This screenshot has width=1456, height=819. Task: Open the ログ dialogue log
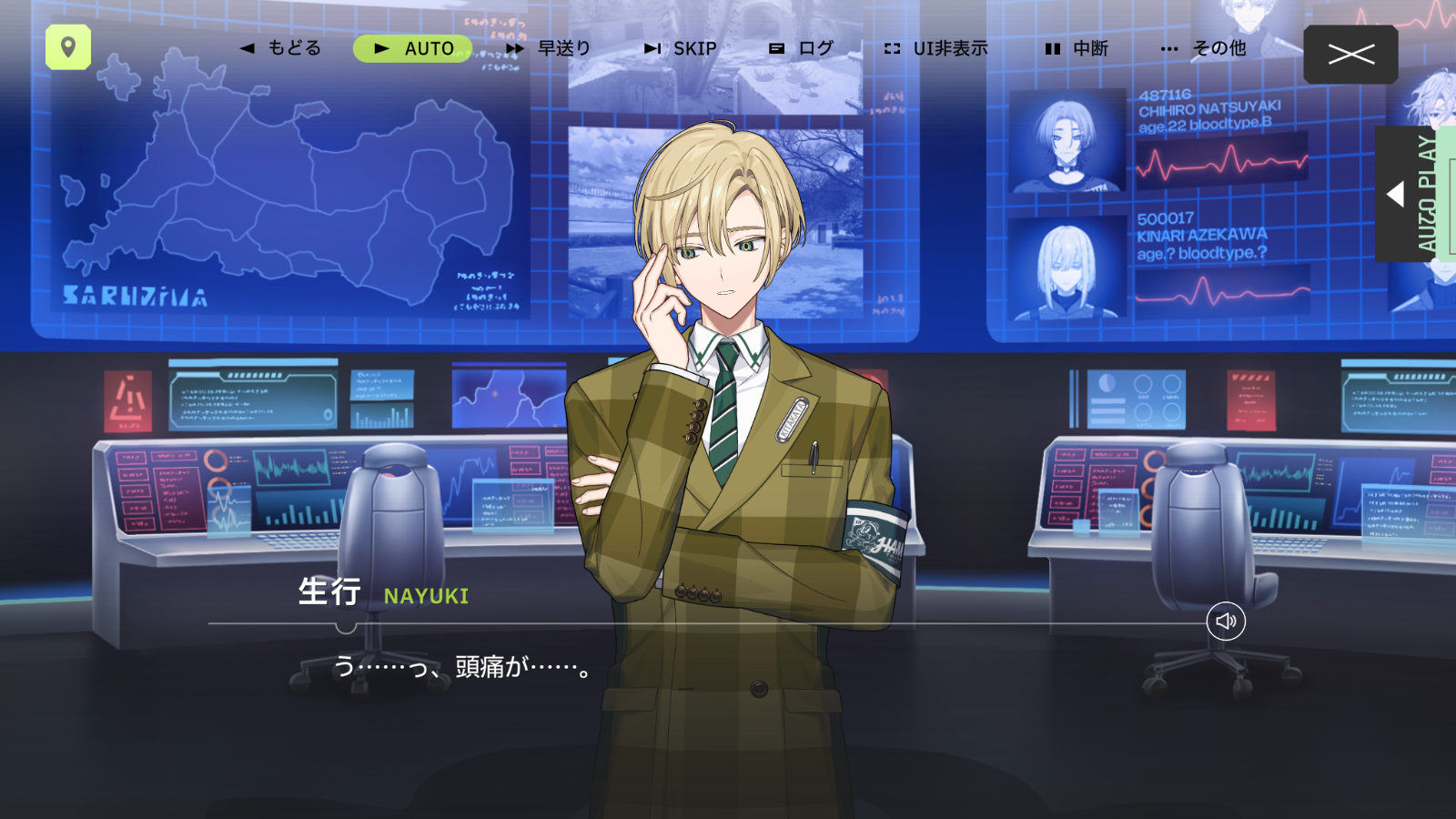(x=802, y=48)
